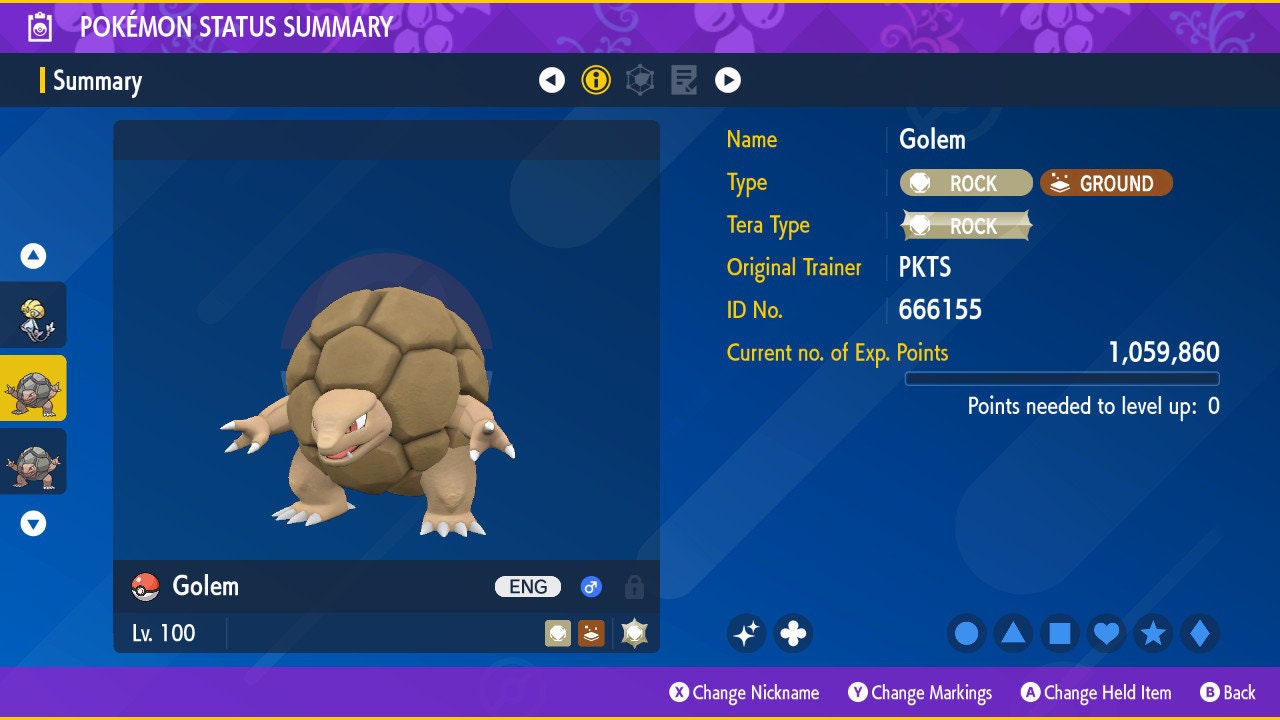Toggle the square marking

point(1060,633)
